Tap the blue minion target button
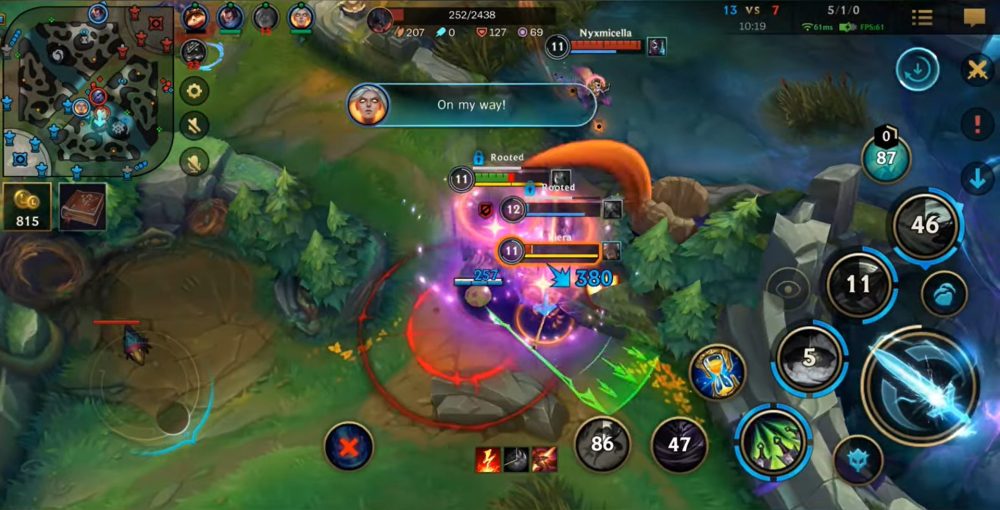This screenshot has height=510, width=1000. 858,459
